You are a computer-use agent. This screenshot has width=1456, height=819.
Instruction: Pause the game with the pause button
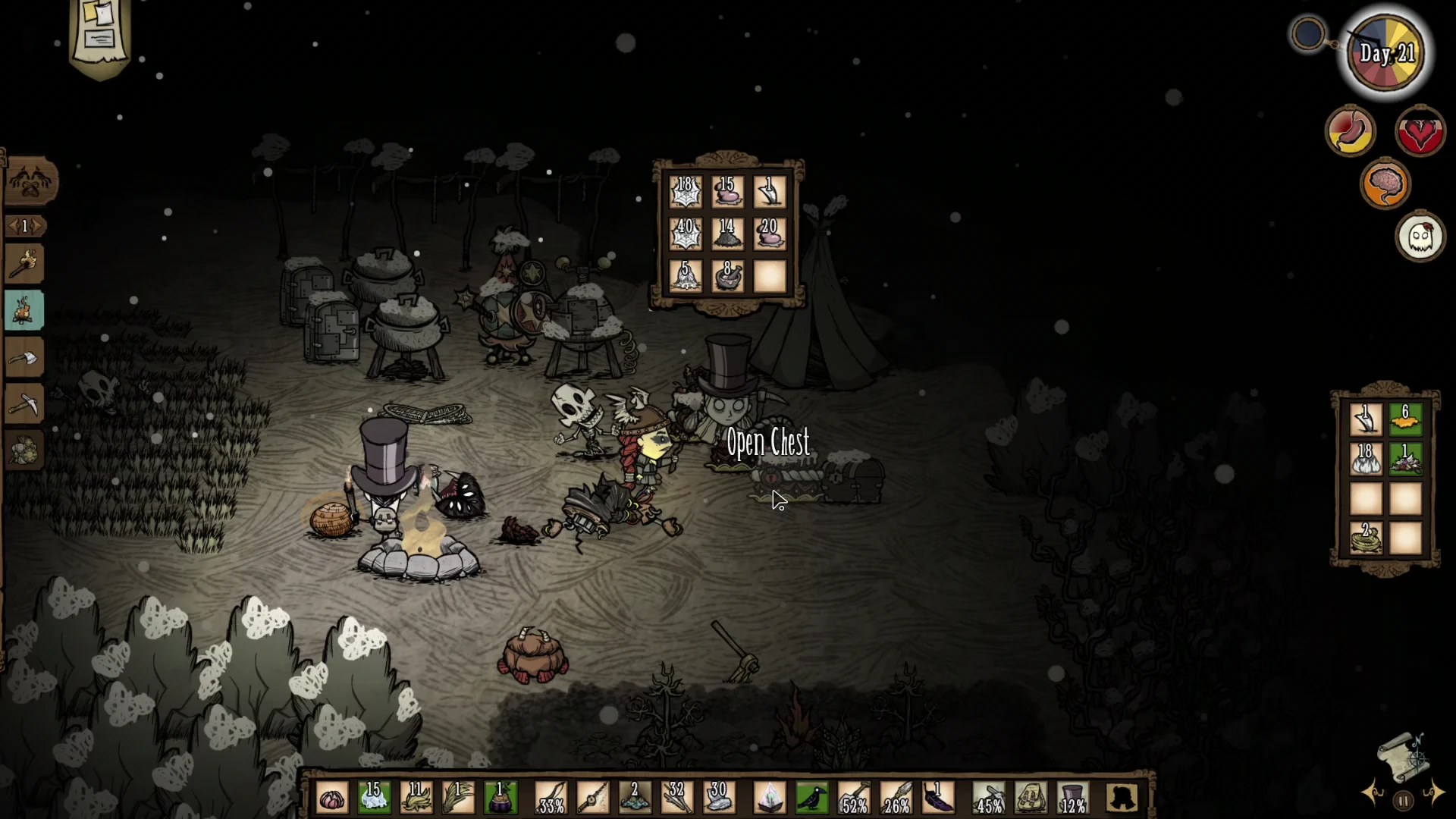1403,801
